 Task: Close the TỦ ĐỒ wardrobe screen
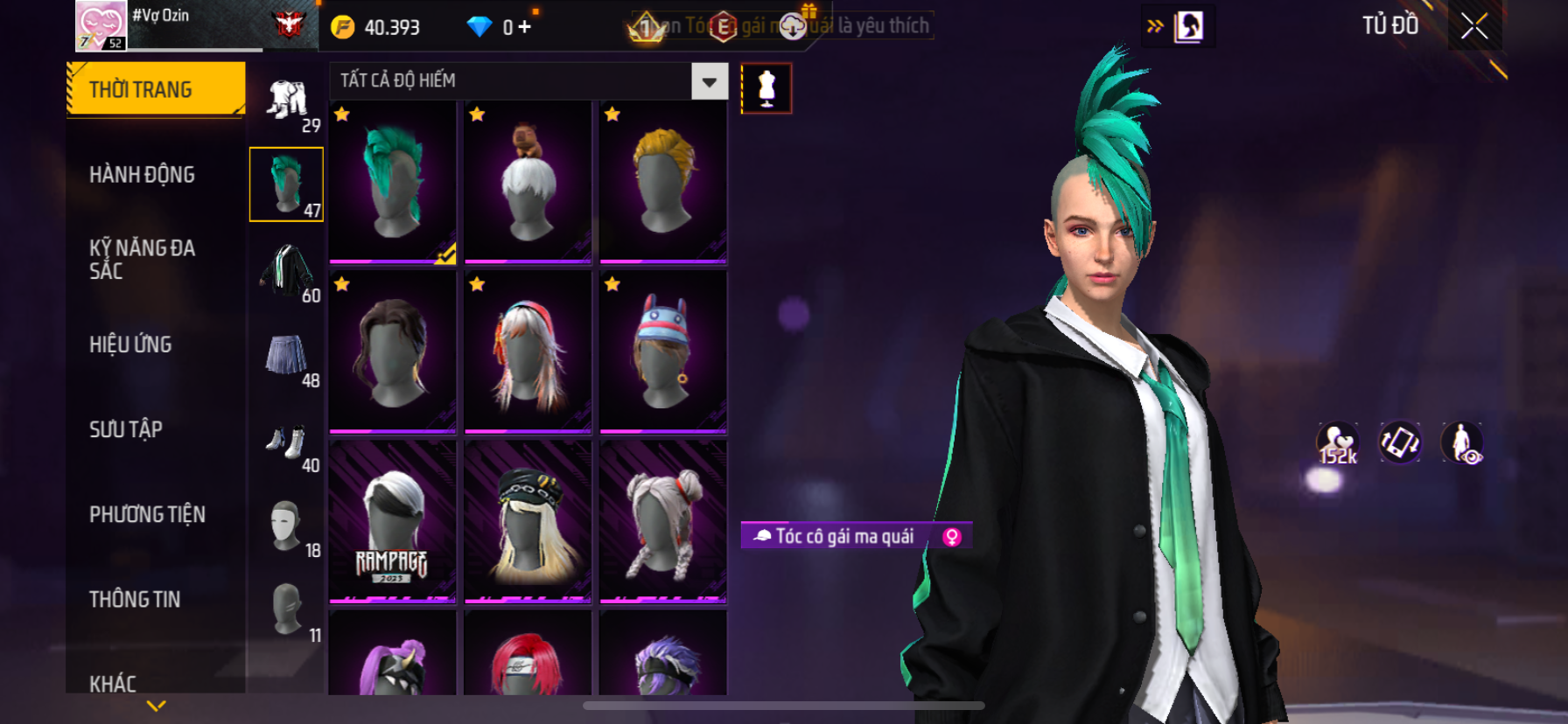pyautogui.click(x=1474, y=26)
